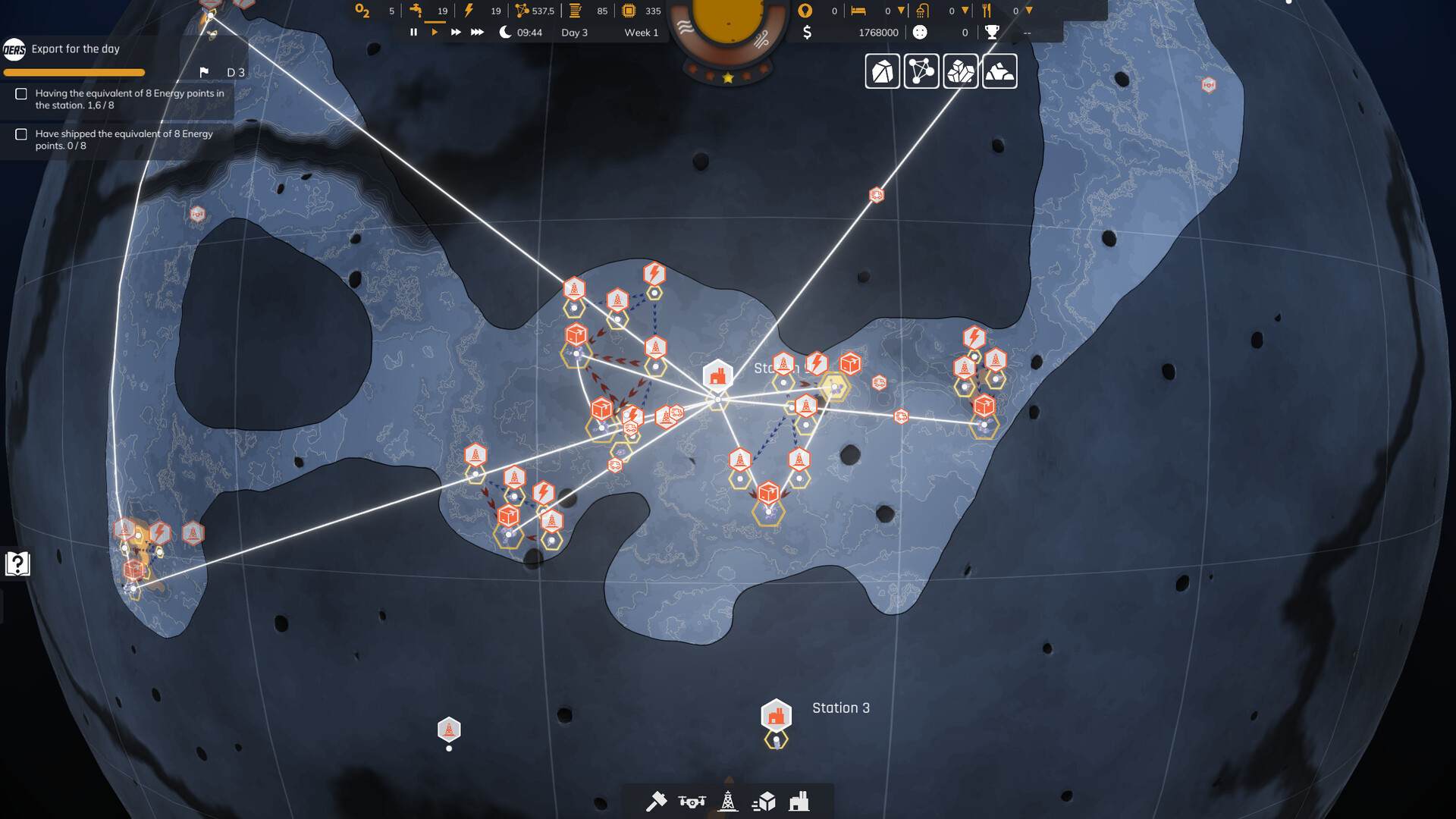The image size is (1456, 819).
Task: Select the drilling derrick tool
Action: pyautogui.click(x=728, y=802)
